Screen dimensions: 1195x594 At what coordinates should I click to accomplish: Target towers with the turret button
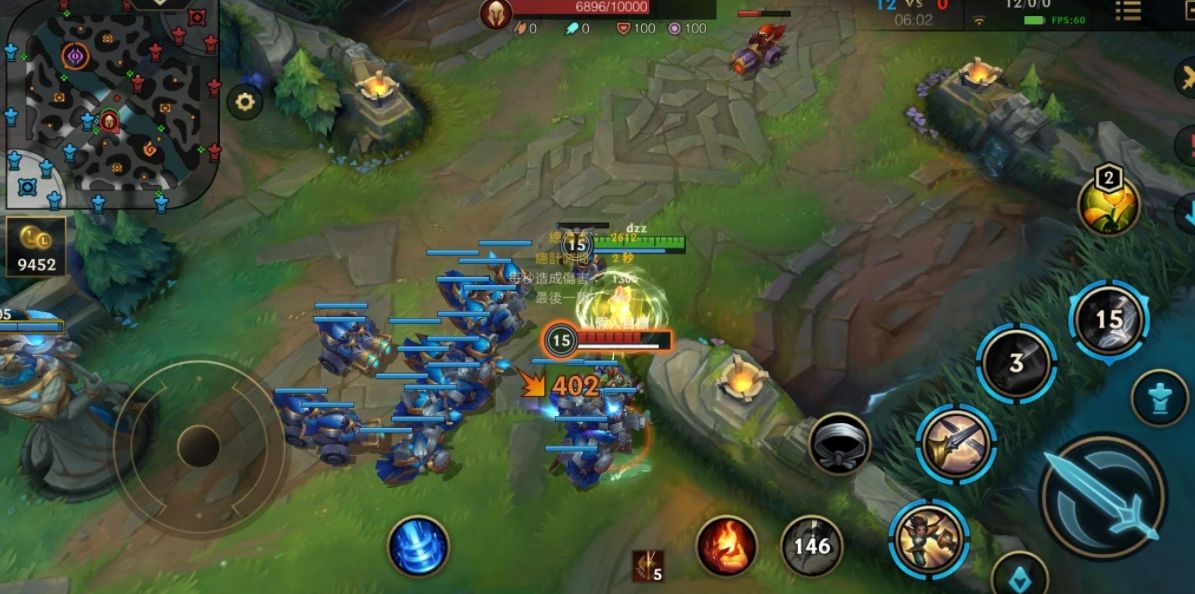1159,398
